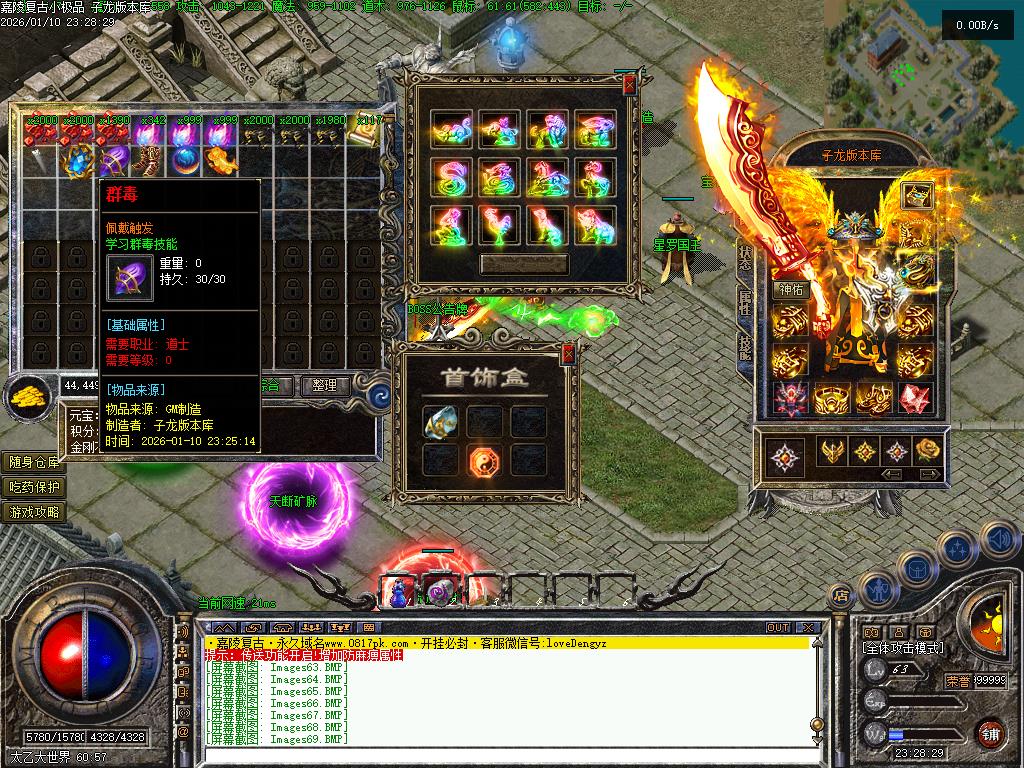Click the OUT button above the chat box

(777, 628)
